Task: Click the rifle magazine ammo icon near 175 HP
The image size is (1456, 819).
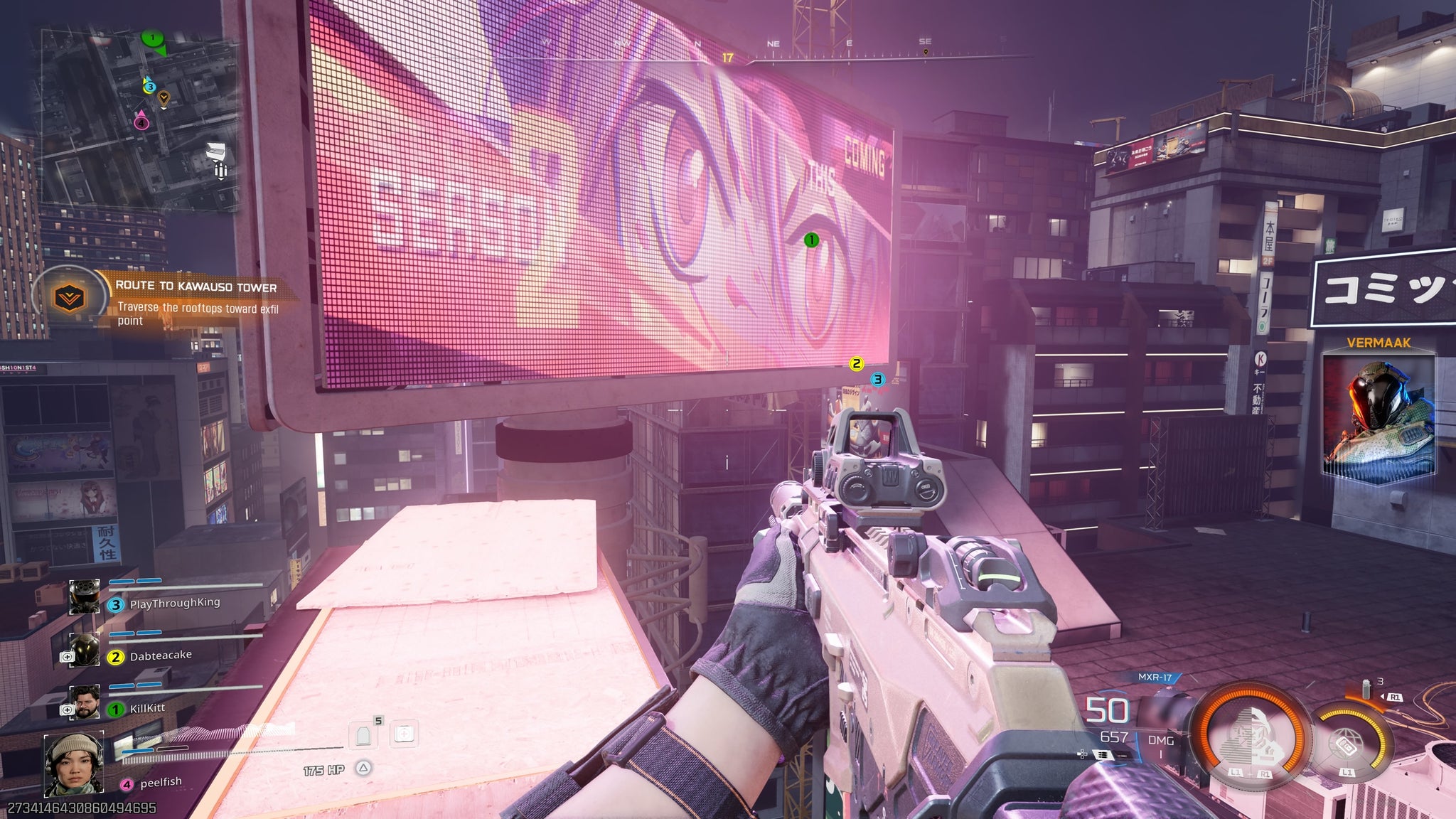Action: pyautogui.click(x=364, y=734)
